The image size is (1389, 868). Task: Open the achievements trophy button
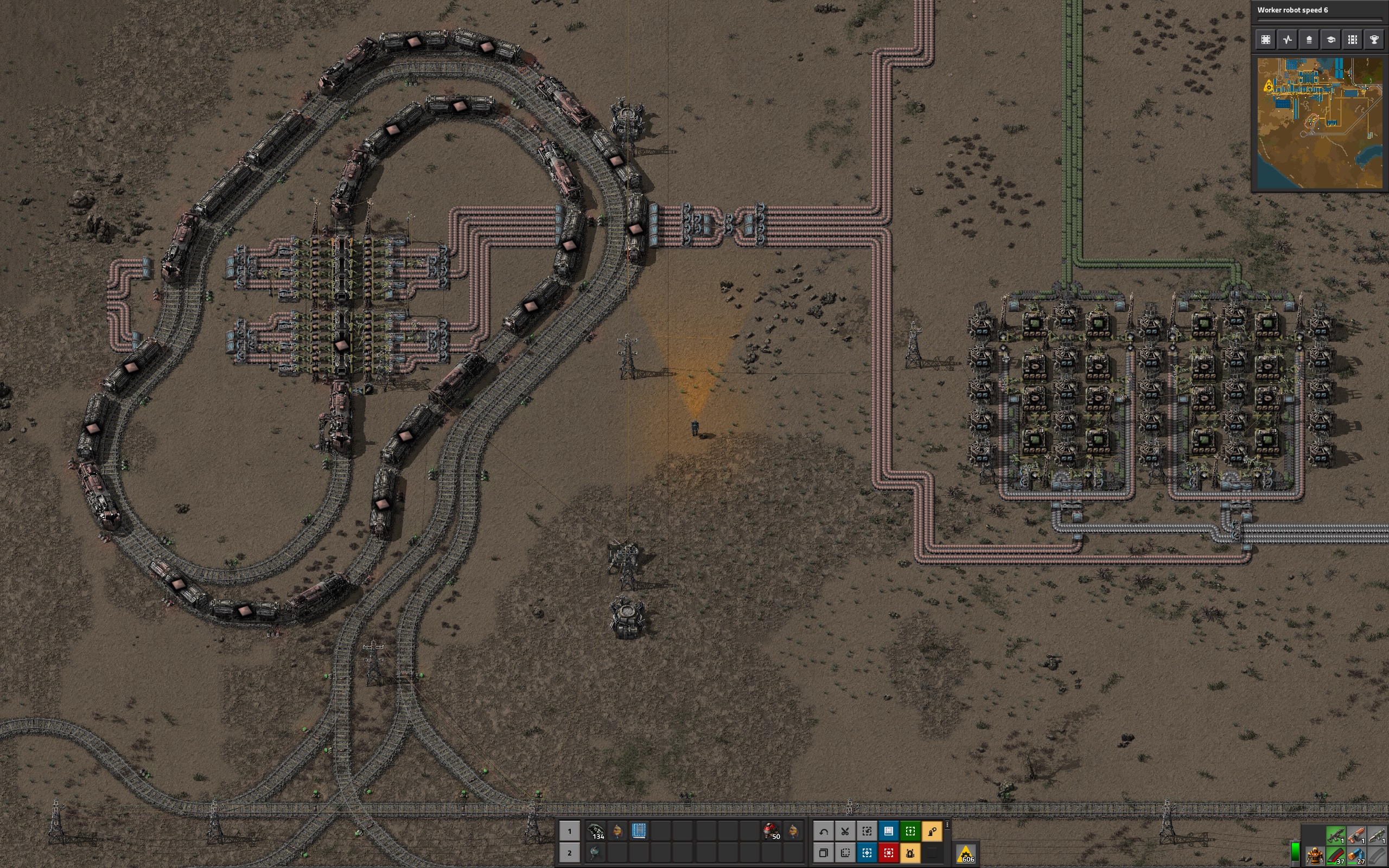click(1374, 40)
